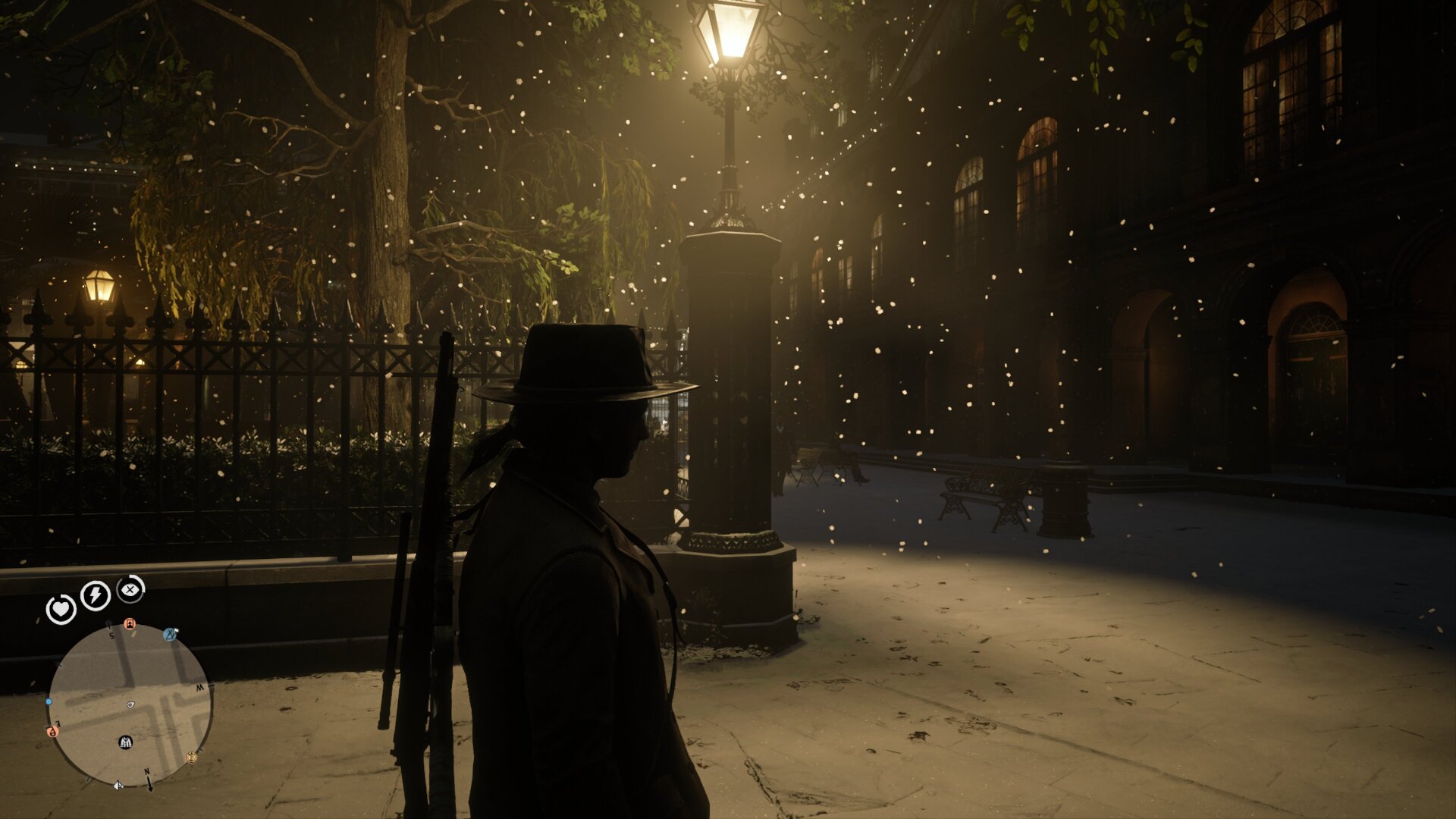Click the heart health core icon

[61, 609]
